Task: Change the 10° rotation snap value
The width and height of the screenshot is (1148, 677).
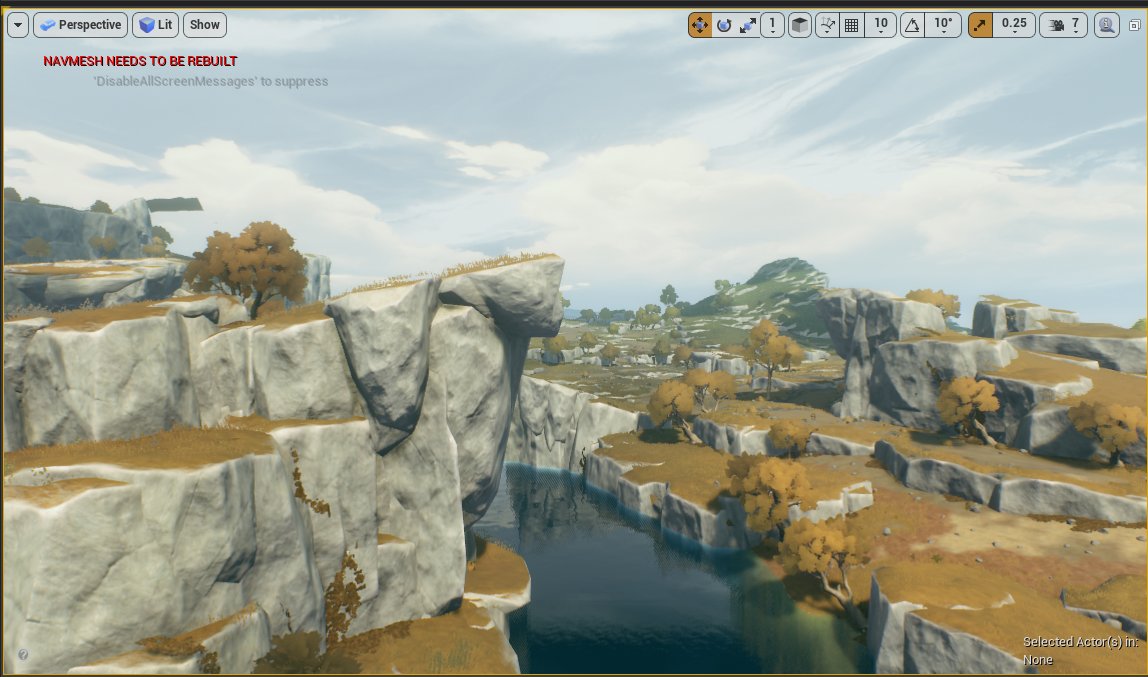Action: (x=943, y=25)
